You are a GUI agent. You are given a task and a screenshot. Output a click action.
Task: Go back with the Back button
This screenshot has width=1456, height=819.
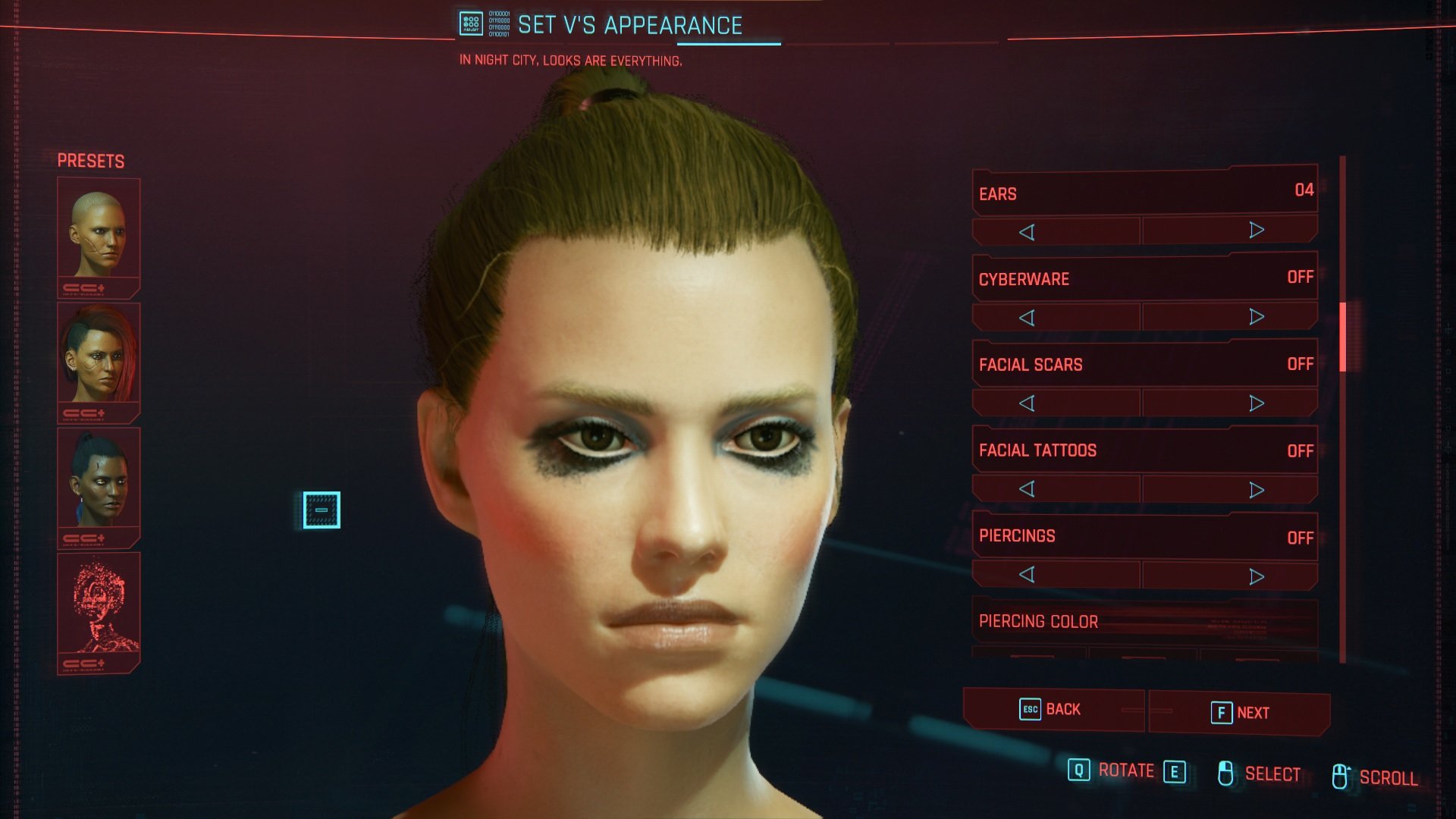click(x=1053, y=710)
